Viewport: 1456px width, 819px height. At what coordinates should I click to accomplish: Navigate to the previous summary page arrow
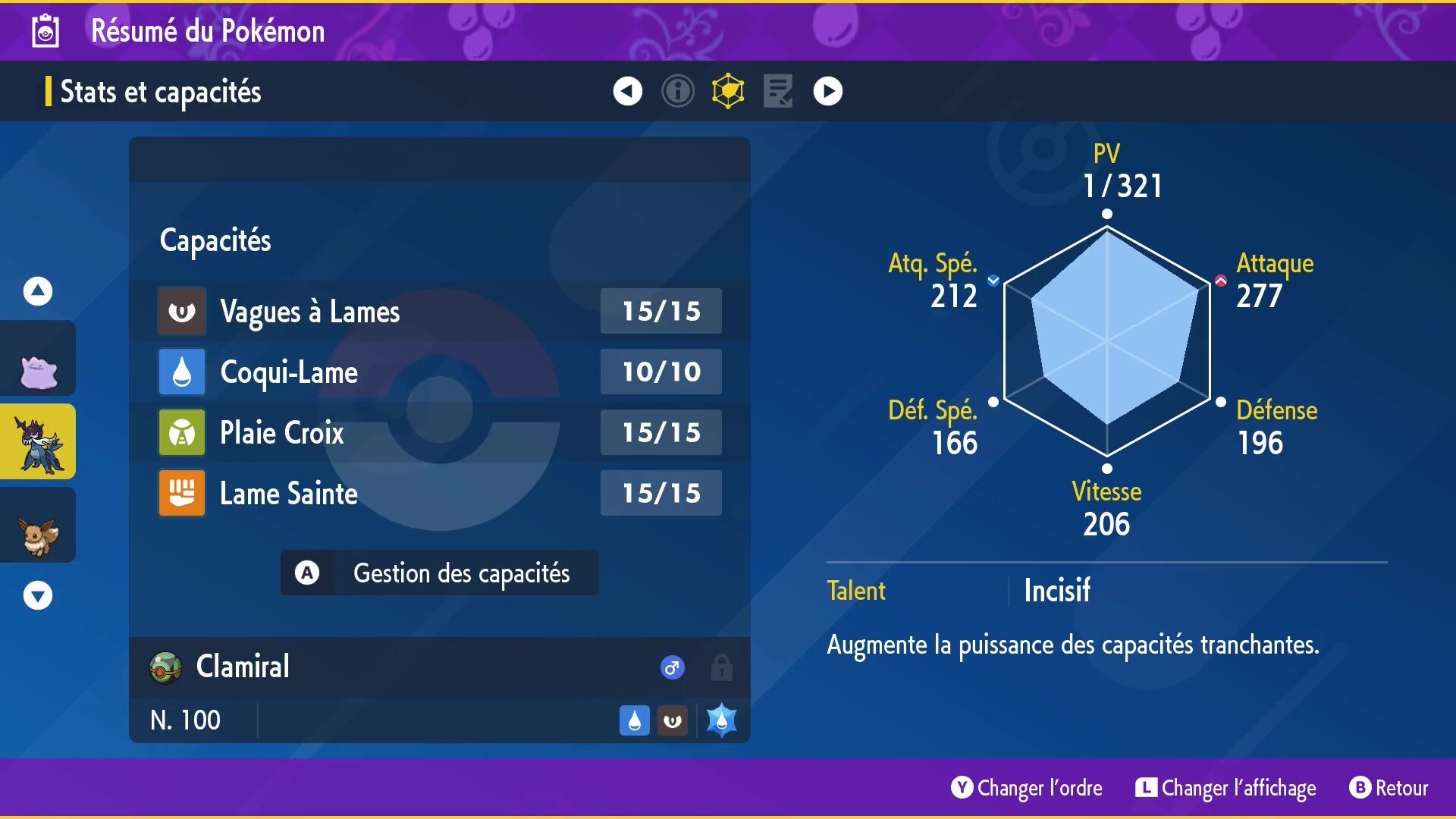(626, 90)
